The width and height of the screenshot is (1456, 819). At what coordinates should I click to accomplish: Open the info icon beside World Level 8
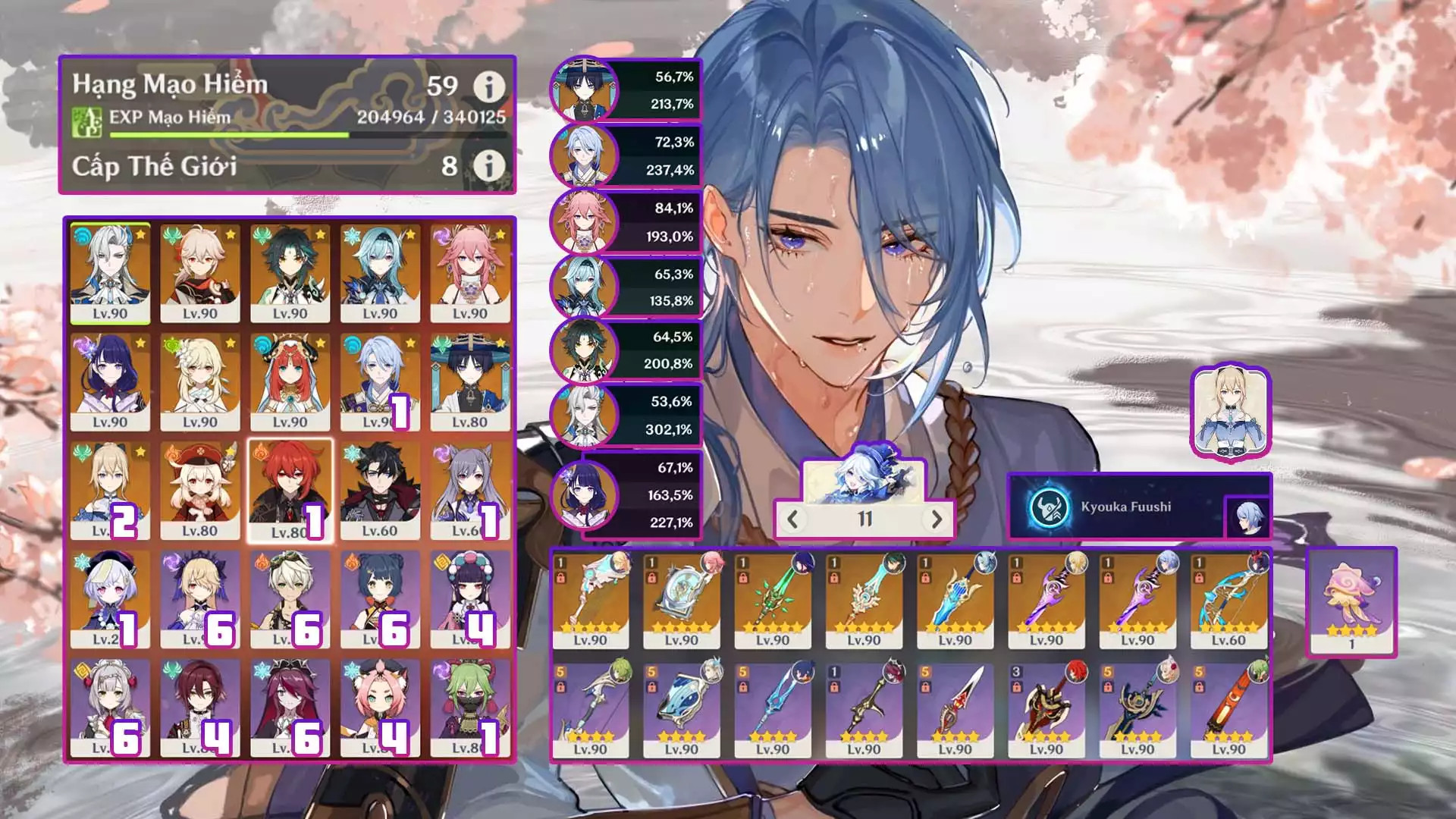[x=489, y=165]
